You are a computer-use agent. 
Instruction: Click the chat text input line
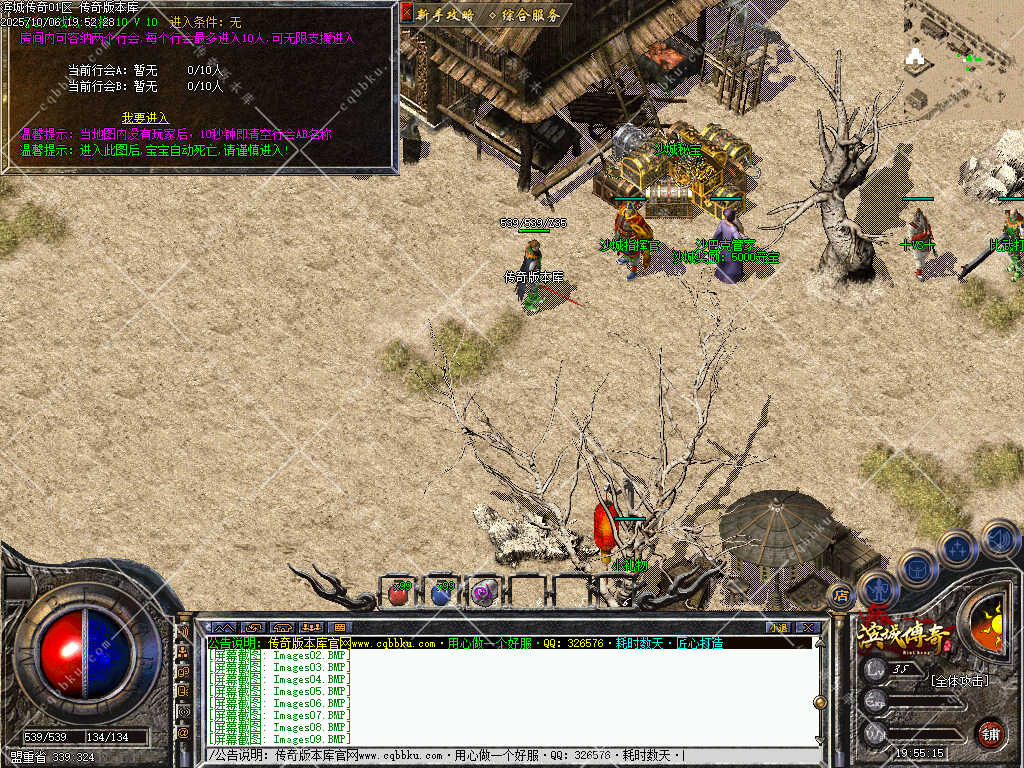(510, 755)
